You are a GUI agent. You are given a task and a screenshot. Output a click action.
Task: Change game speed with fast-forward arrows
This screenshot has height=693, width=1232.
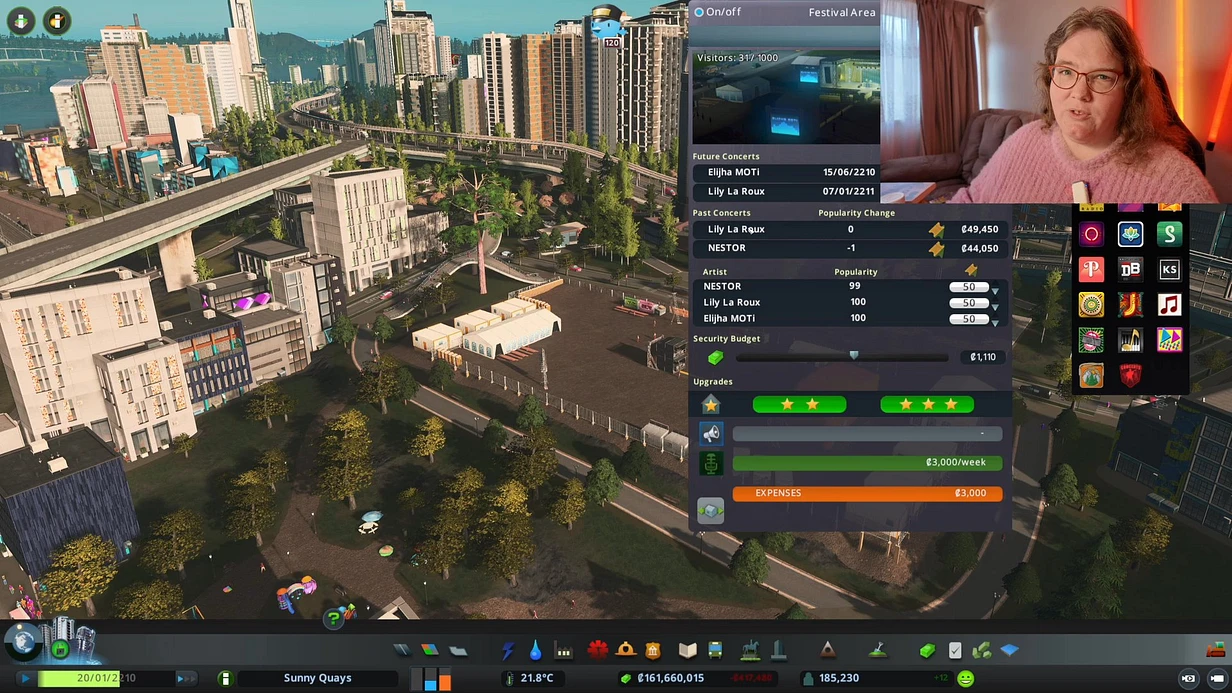[186, 678]
